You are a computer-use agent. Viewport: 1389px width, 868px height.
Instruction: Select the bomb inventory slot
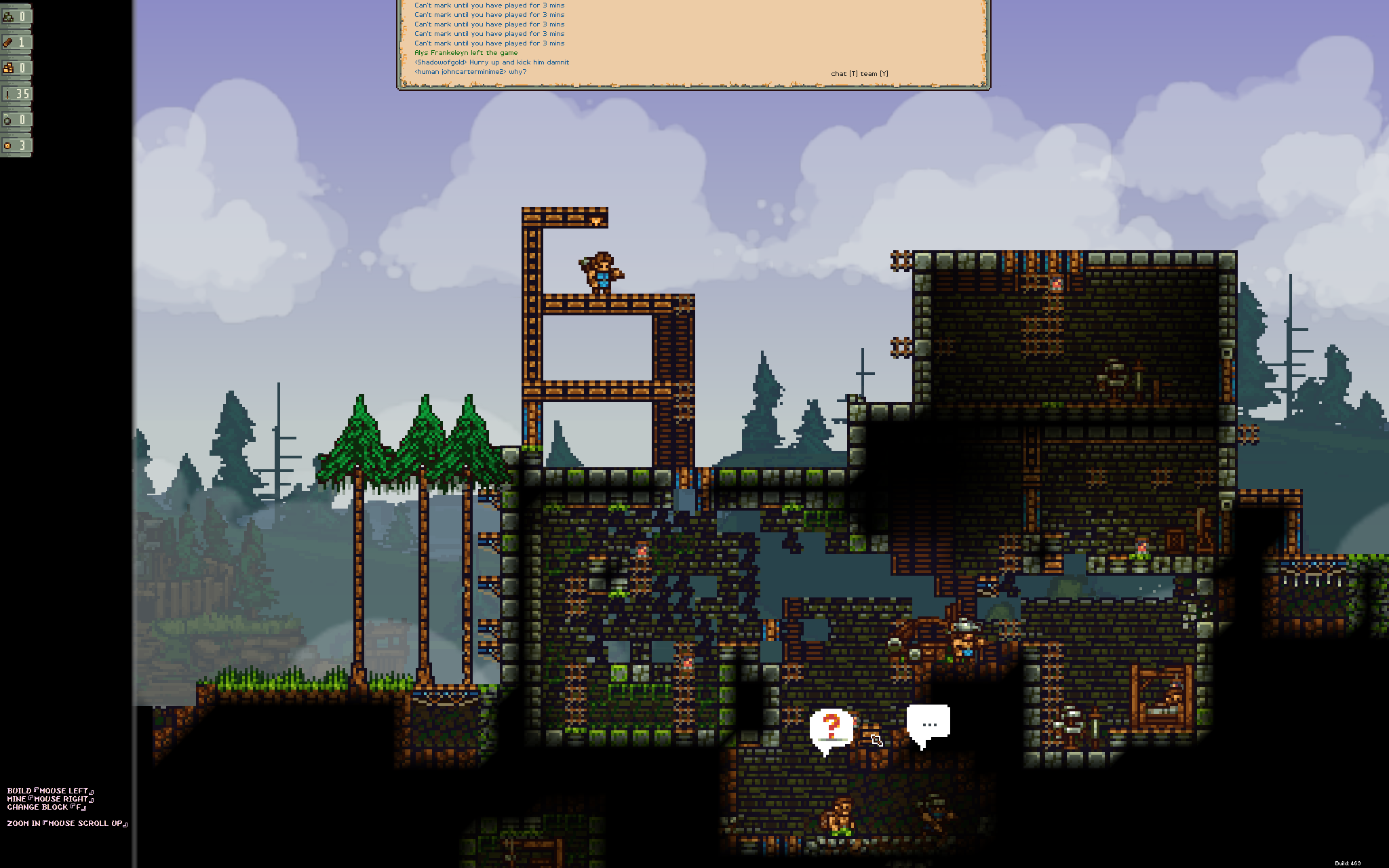16,119
